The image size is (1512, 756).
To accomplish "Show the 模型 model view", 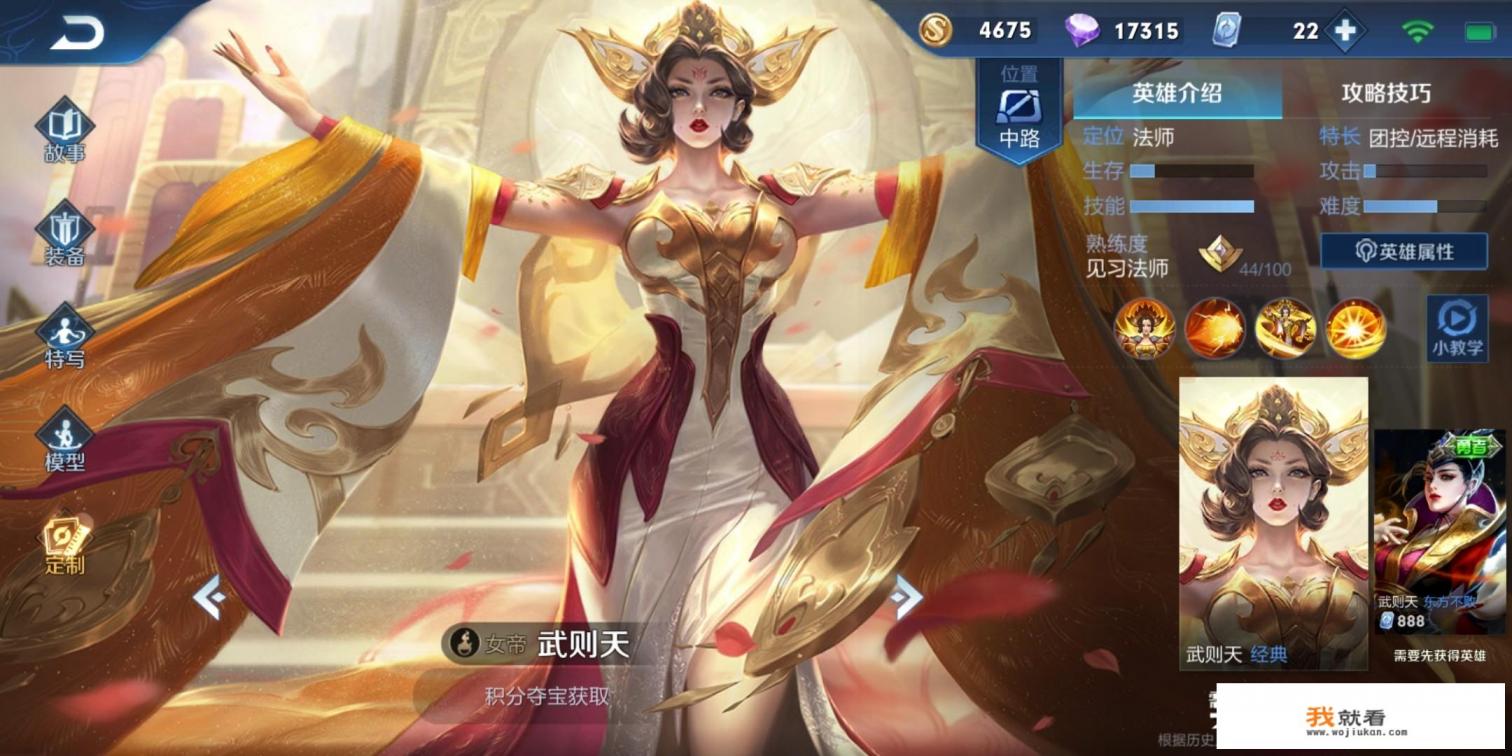I will coord(65,440).
